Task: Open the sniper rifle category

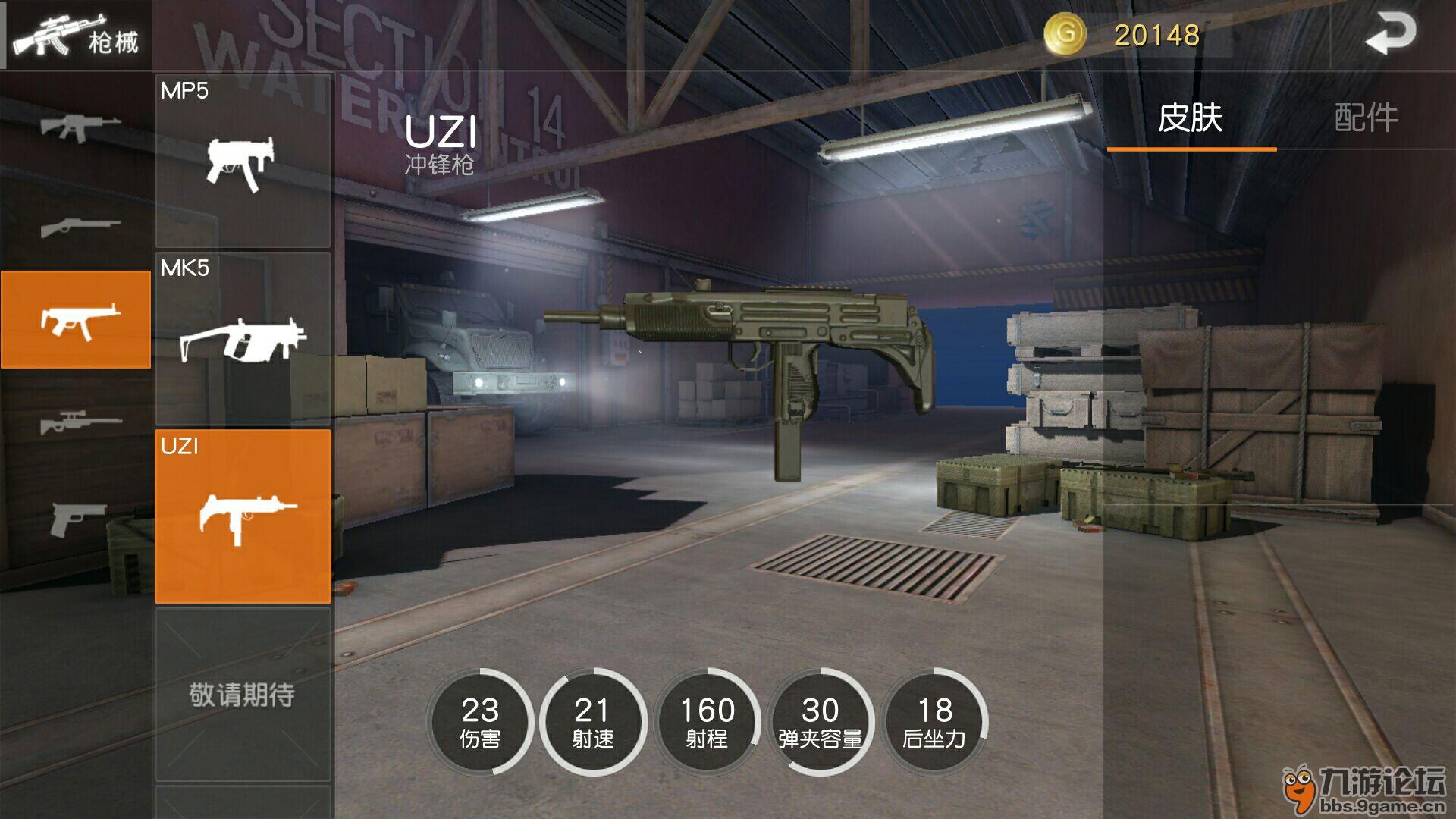Action: [76, 421]
